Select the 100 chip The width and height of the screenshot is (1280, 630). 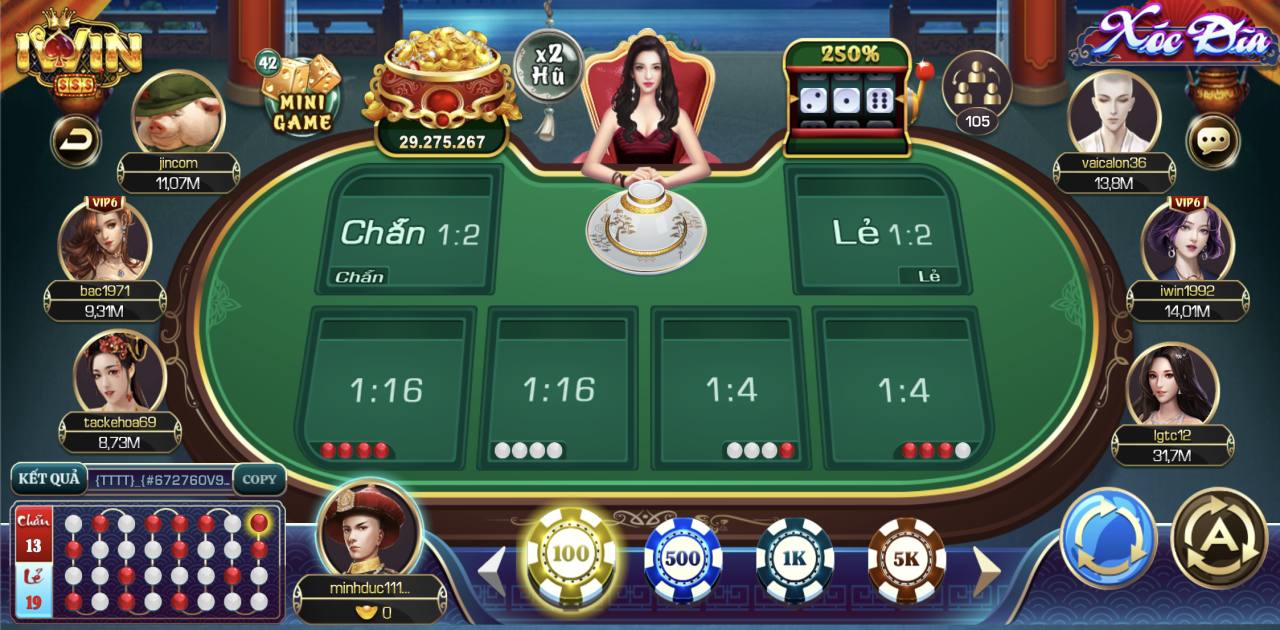click(570, 555)
